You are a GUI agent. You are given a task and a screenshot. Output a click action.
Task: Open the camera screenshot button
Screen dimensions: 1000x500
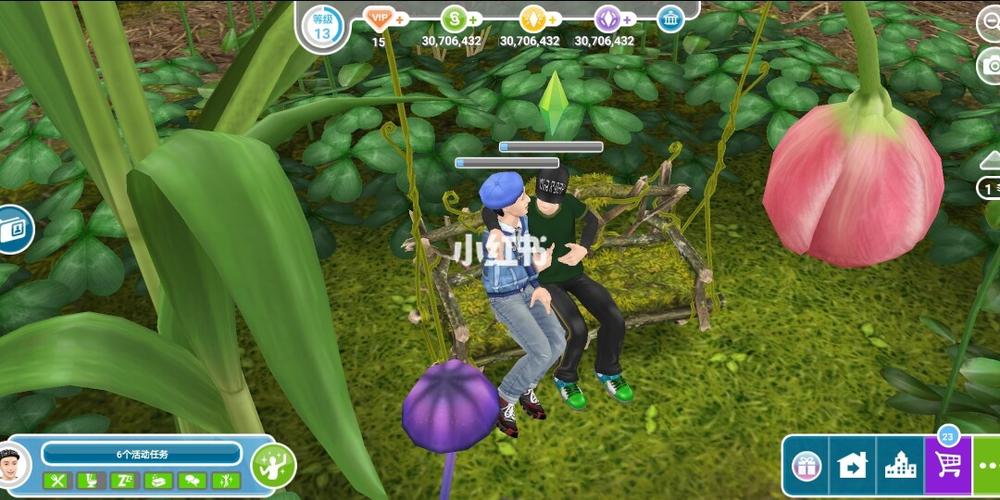click(x=991, y=65)
